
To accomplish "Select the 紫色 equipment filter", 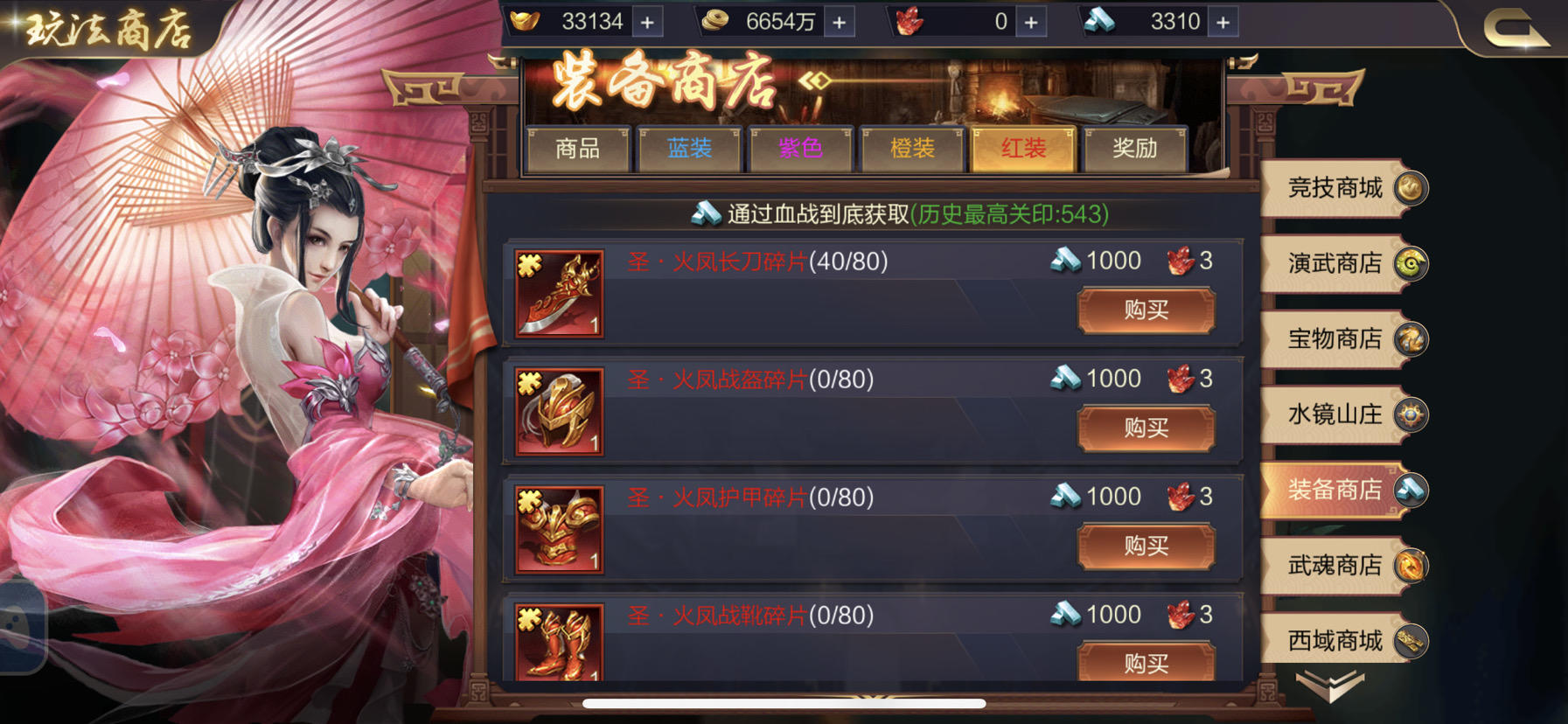I will [801, 149].
